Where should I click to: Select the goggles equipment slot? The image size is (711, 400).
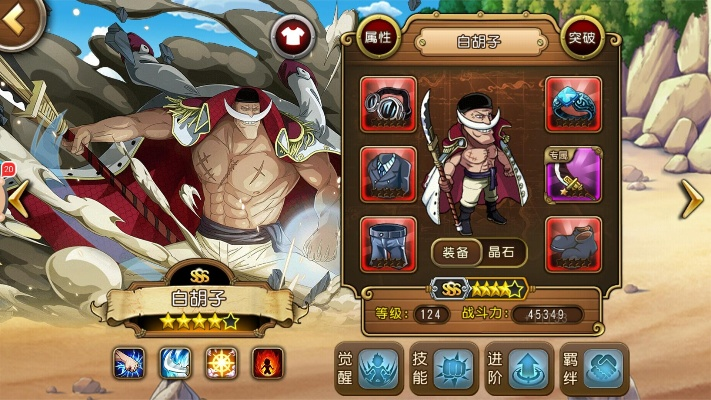388,103
